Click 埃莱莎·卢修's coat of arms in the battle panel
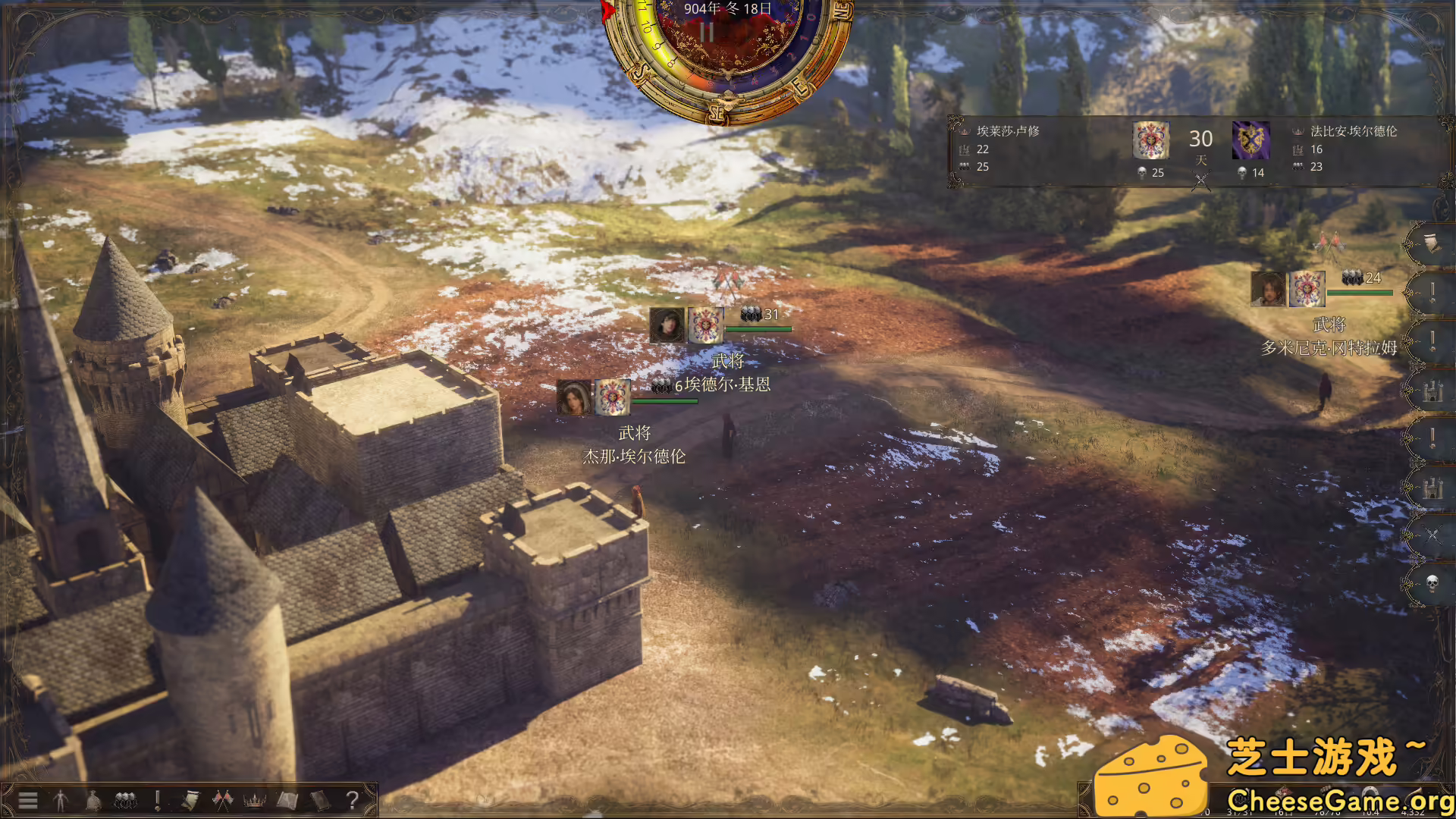This screenshot has width=1456, height=819. coord(1153,140)
